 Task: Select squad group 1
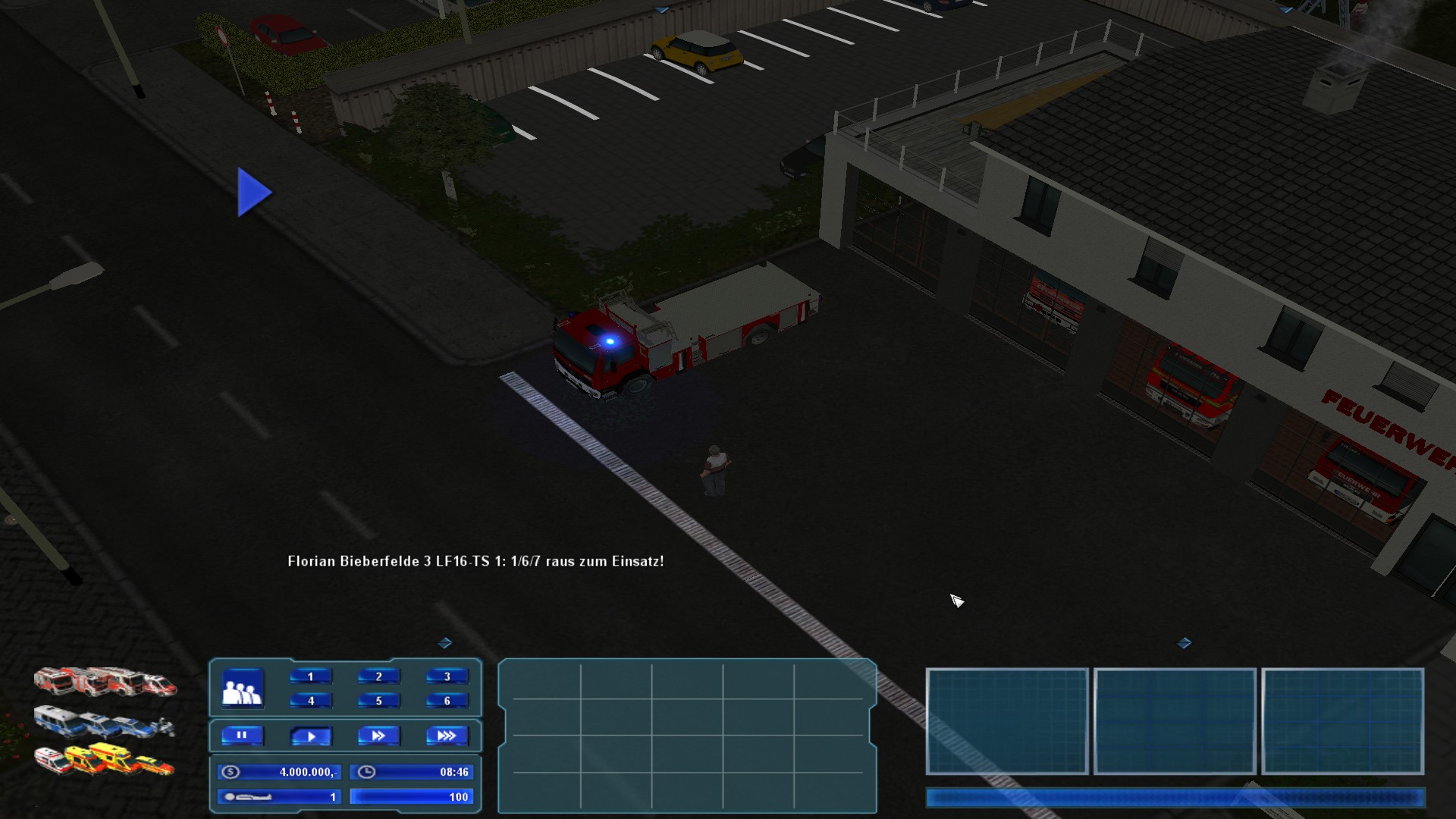[x=310, y=676]
